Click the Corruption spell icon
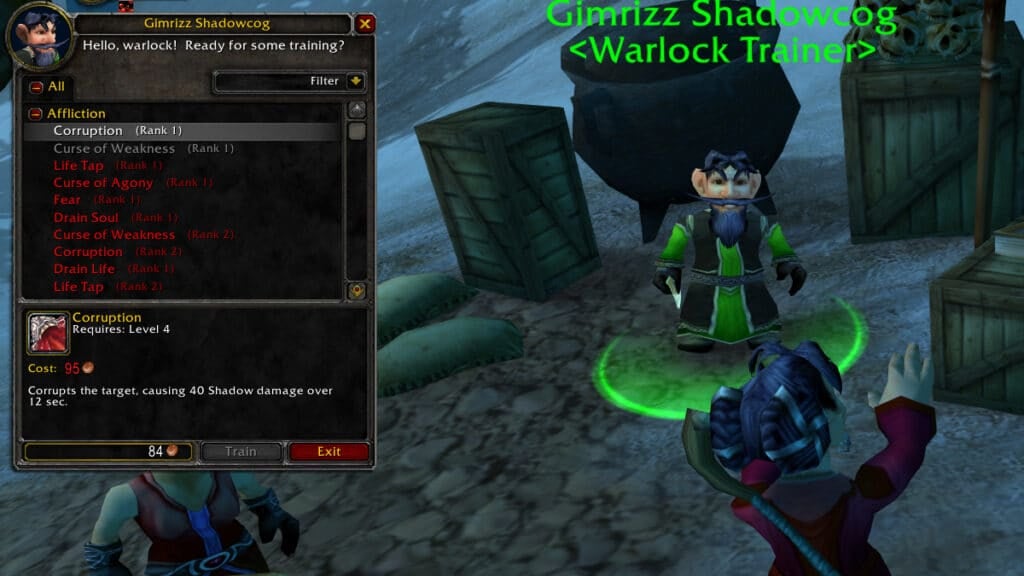This screenshot has height=576, width=1024. pyautogui.click(x=48, y=333)
